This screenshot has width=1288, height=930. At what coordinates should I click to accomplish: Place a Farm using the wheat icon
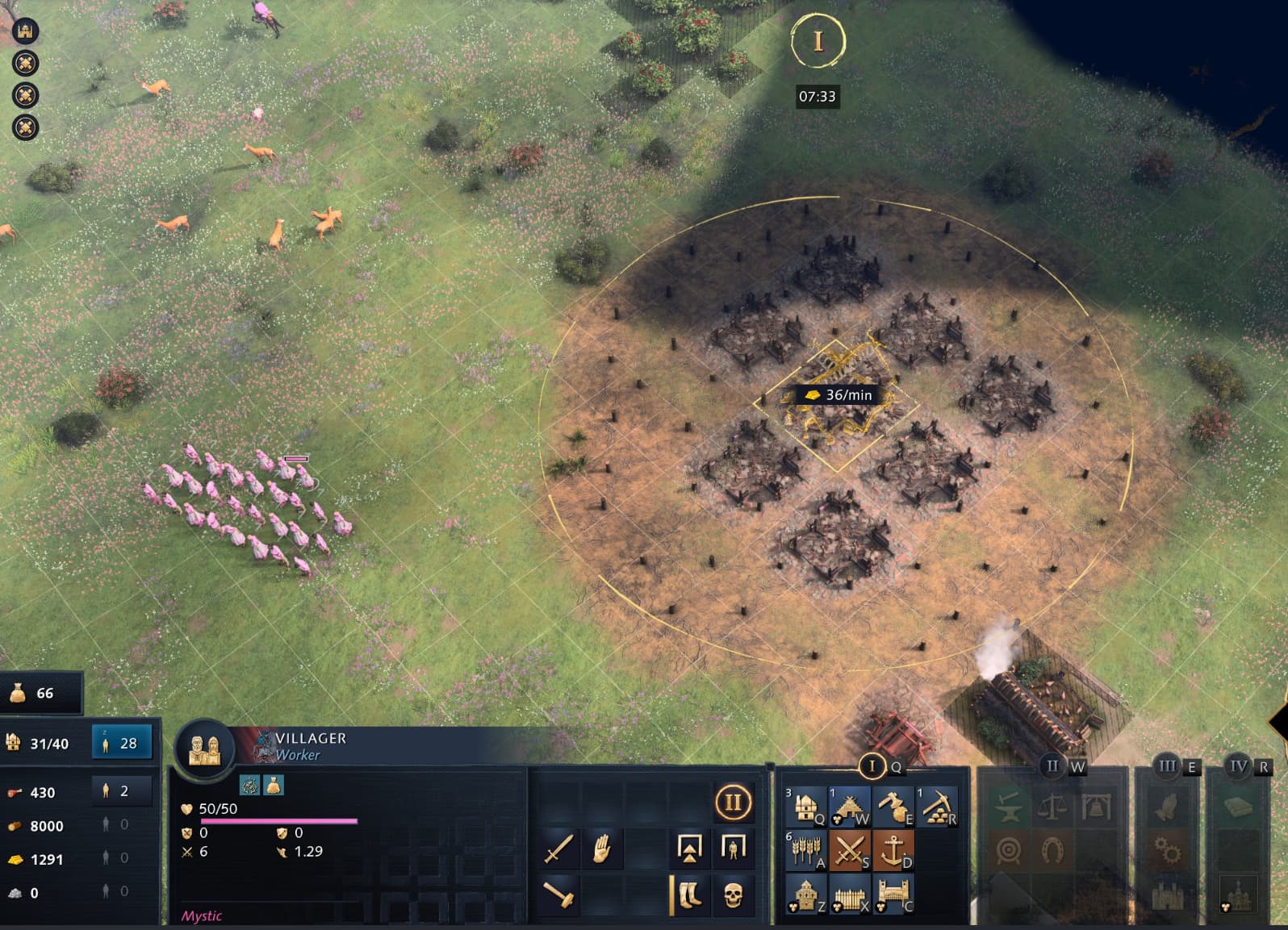805,849
